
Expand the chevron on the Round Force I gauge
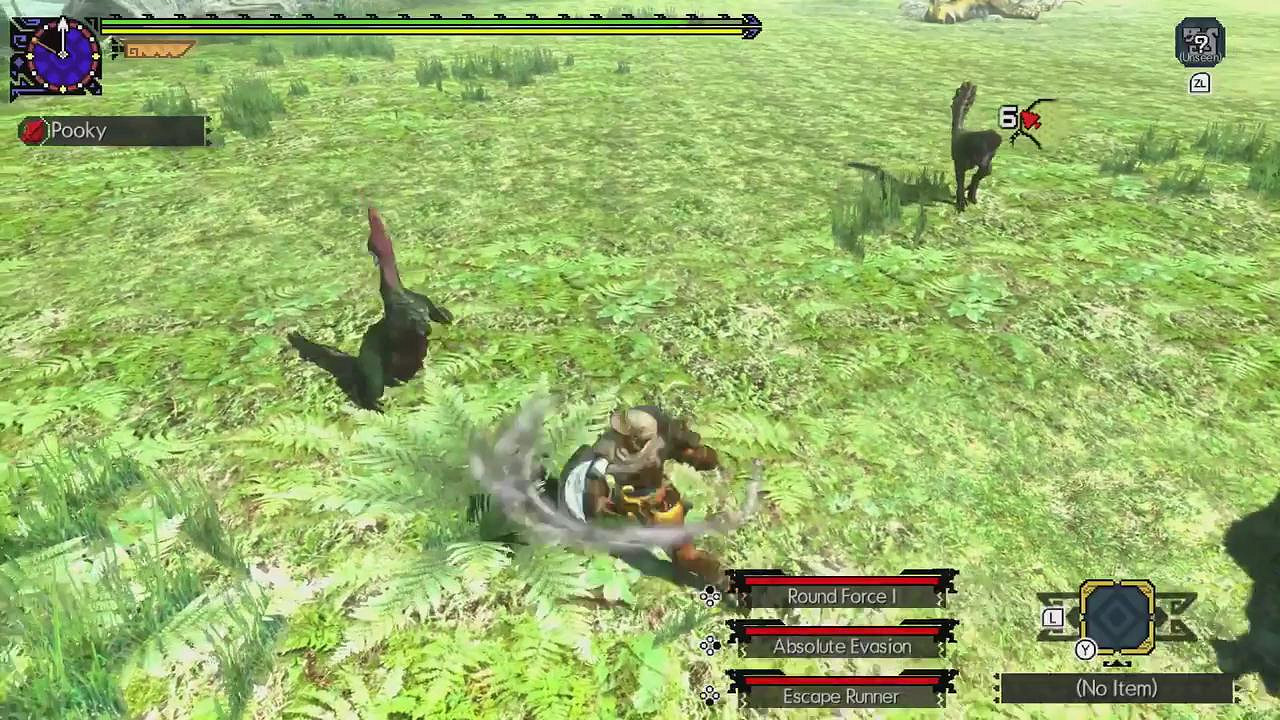pyautogui.click(x=938, y=597)
